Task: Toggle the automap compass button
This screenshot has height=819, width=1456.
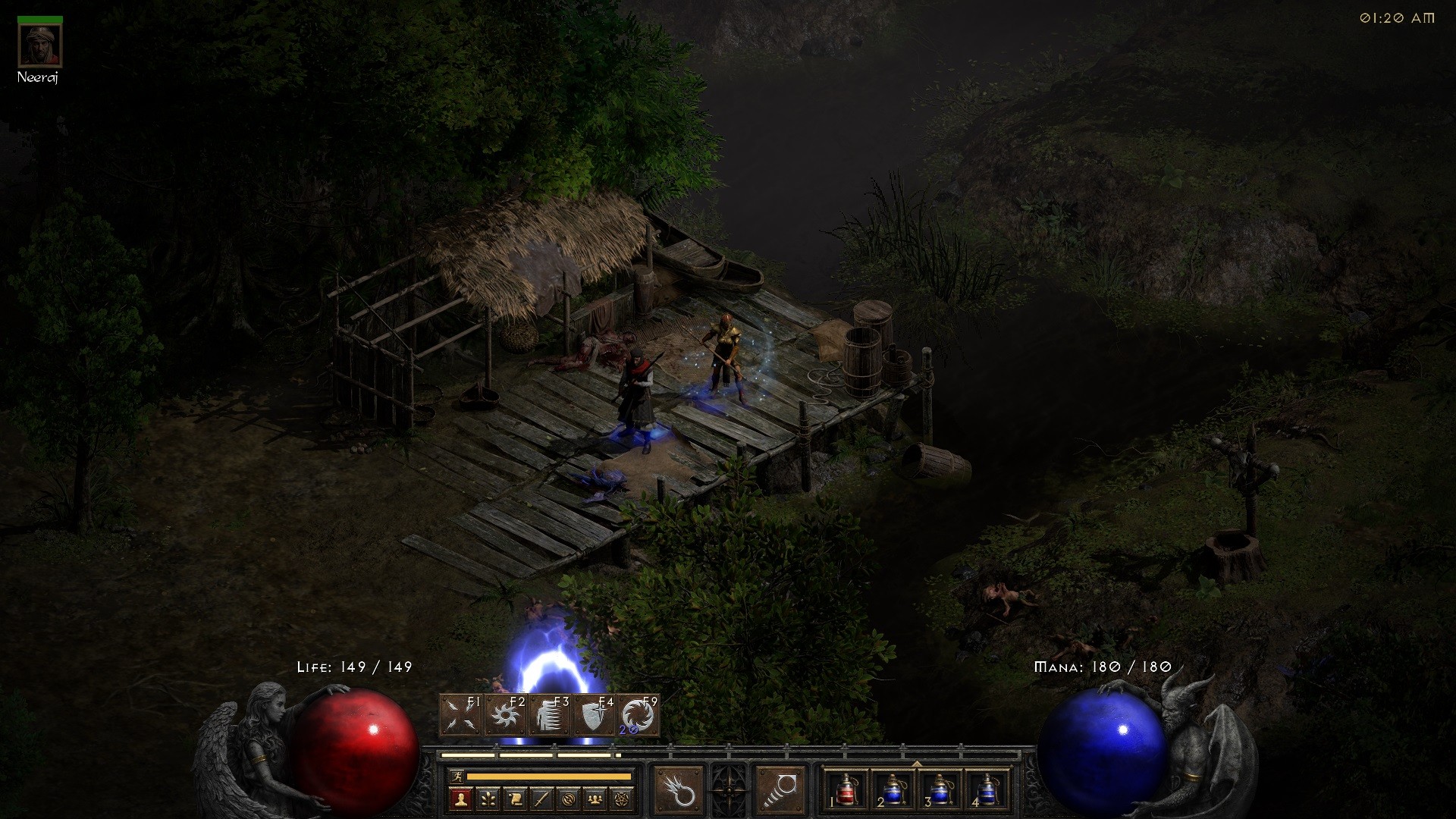Action: coord(569,799)
